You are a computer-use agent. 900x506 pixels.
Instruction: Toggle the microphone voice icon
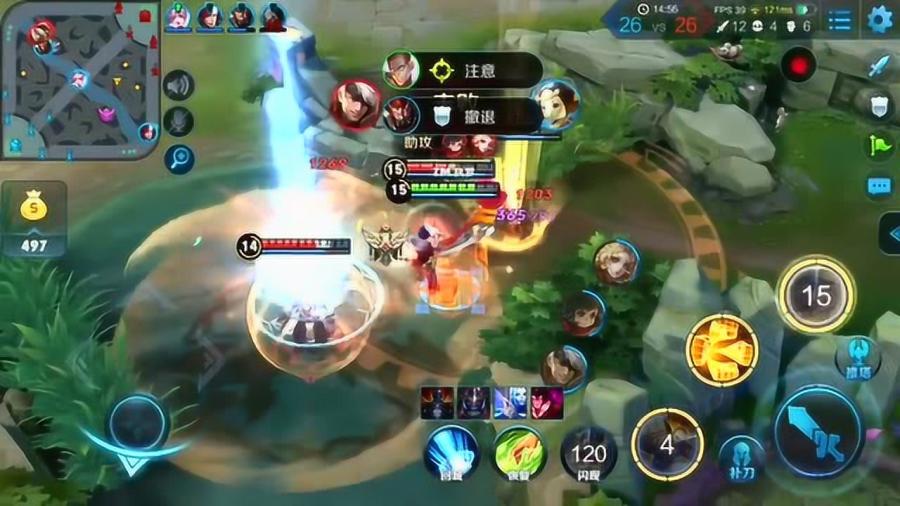179,121
